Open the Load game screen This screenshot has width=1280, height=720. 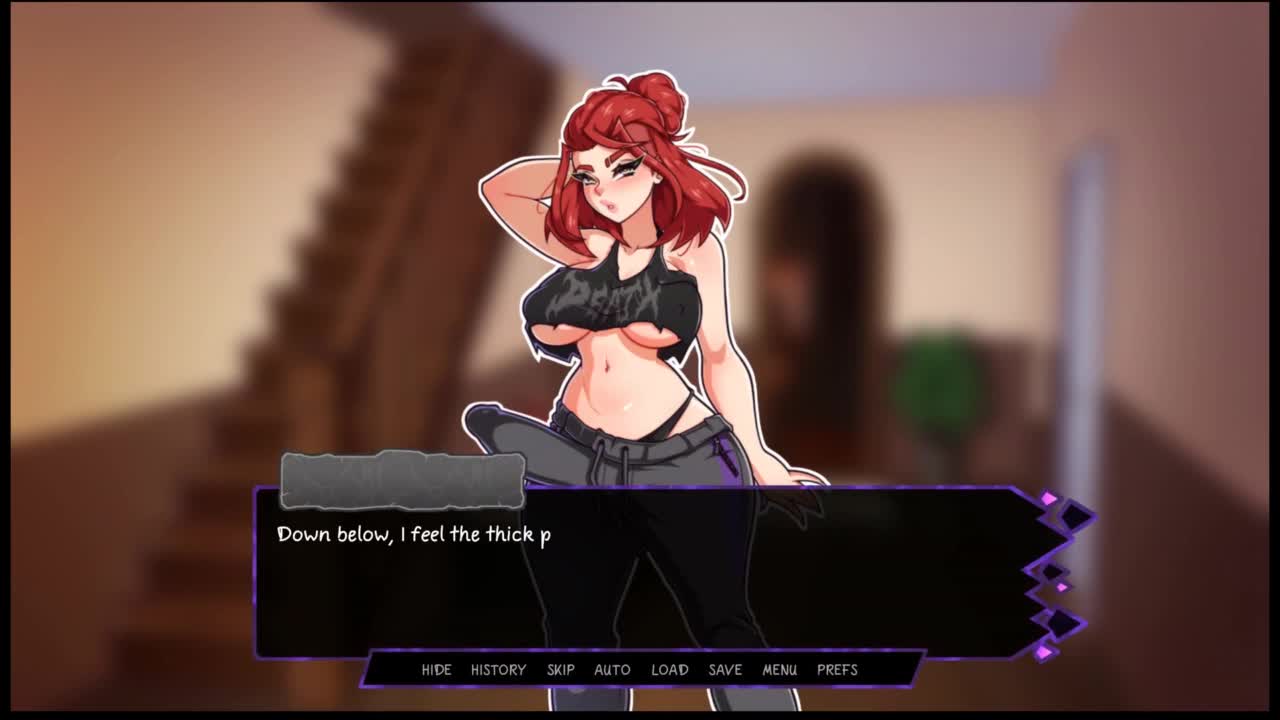pyautogui.click(x=670, y=670)
